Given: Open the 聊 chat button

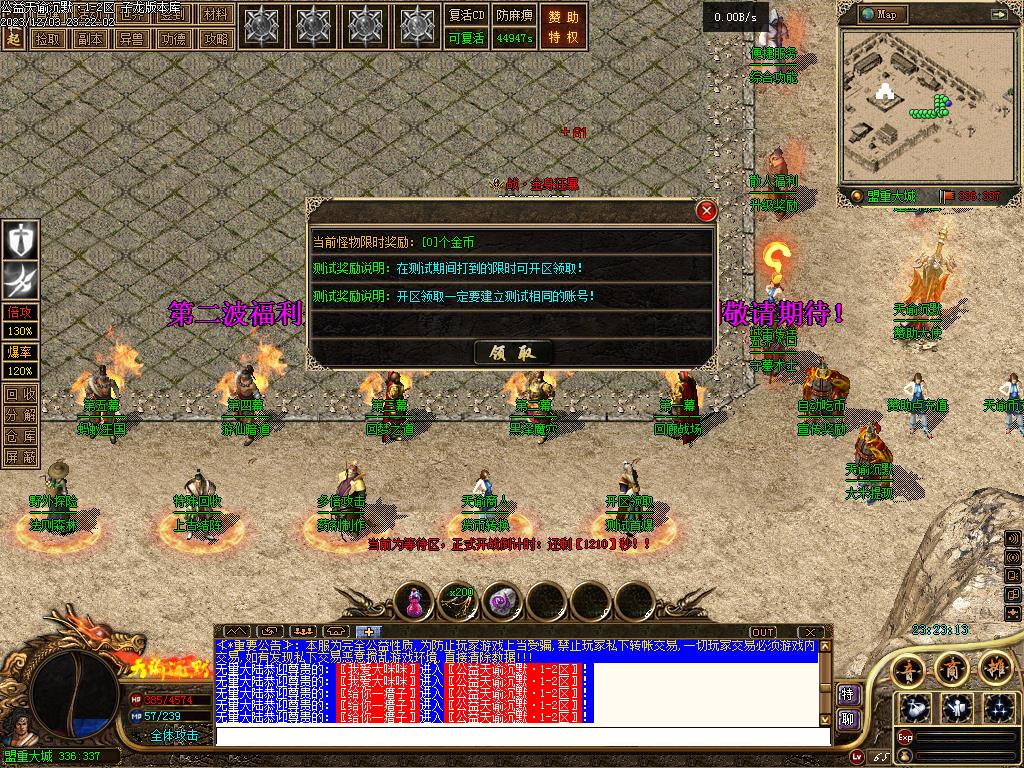Looking at the screenshot, I should (848, 718).
